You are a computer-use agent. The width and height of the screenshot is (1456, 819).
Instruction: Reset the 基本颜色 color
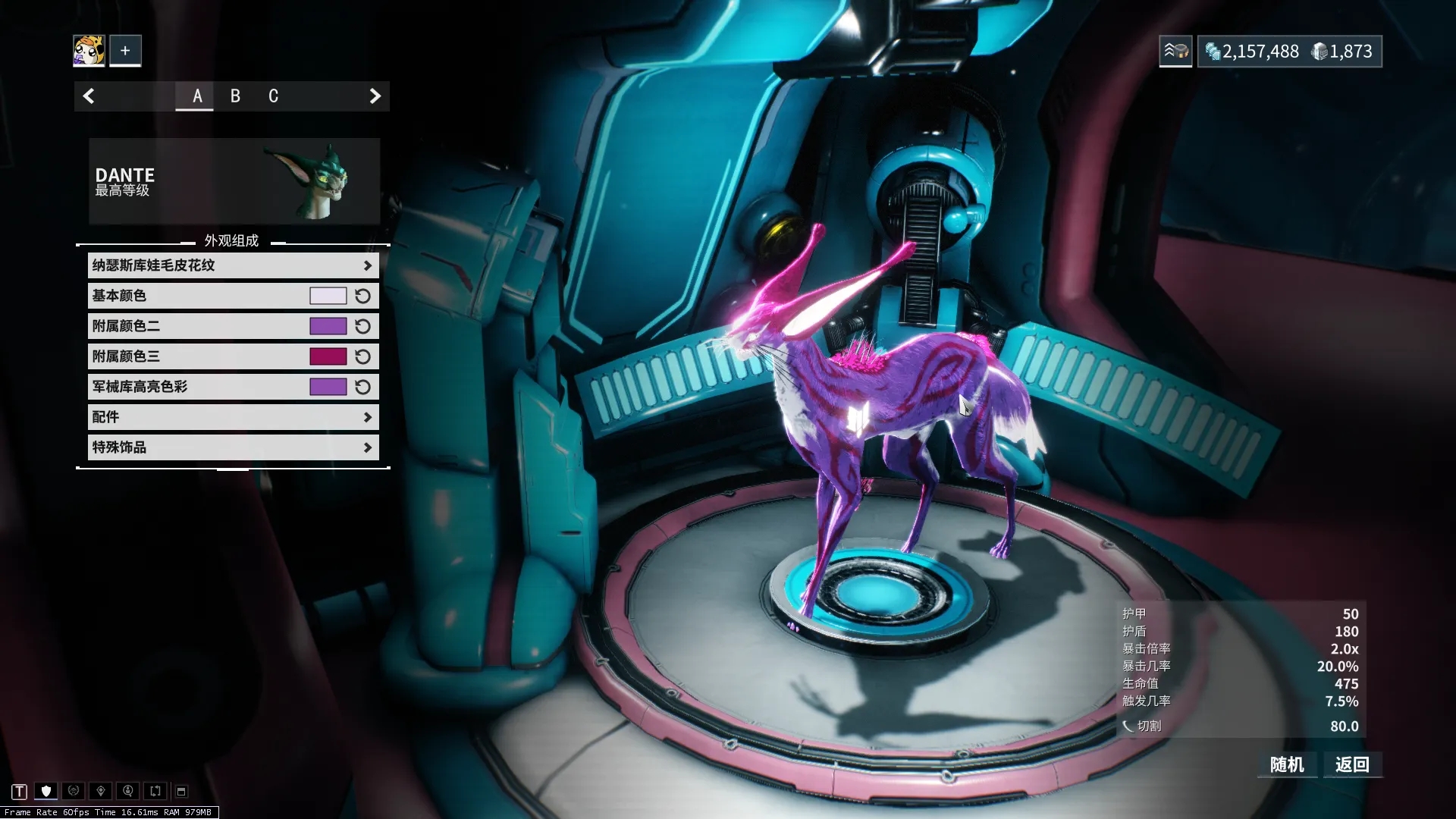[363, 296]
